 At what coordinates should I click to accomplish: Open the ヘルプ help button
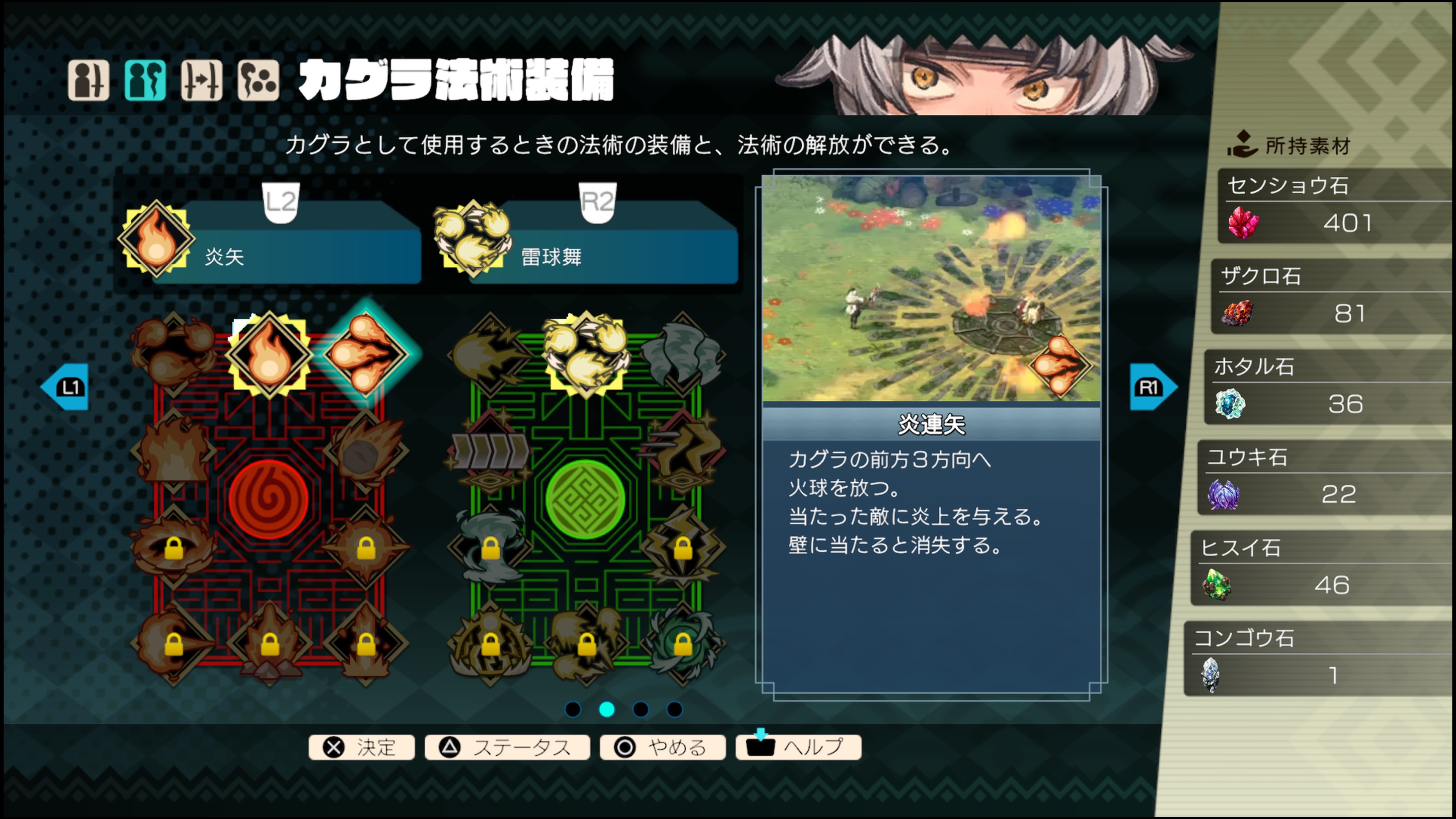tap(798, 747)
